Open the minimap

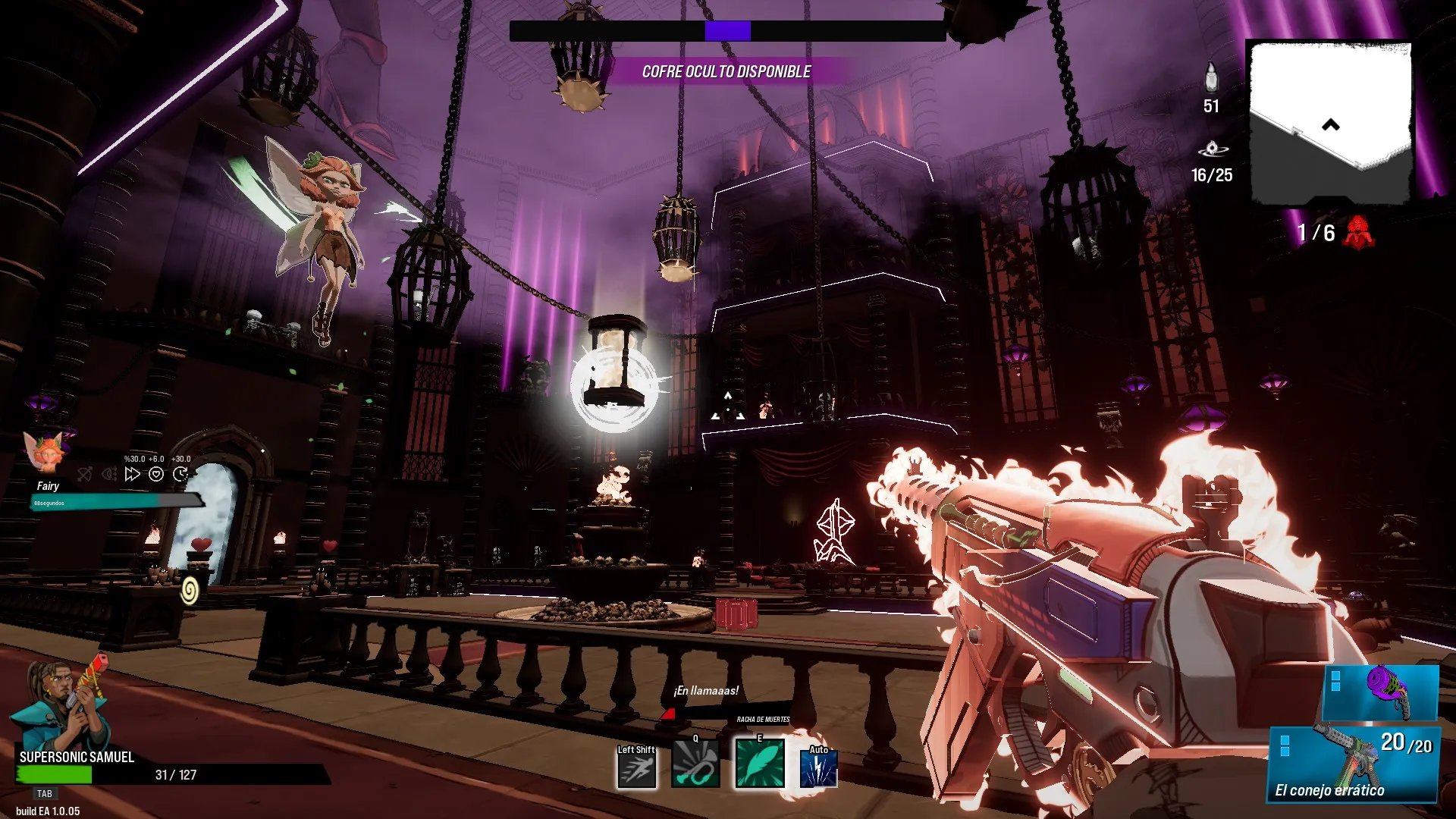pos(1331,121)
